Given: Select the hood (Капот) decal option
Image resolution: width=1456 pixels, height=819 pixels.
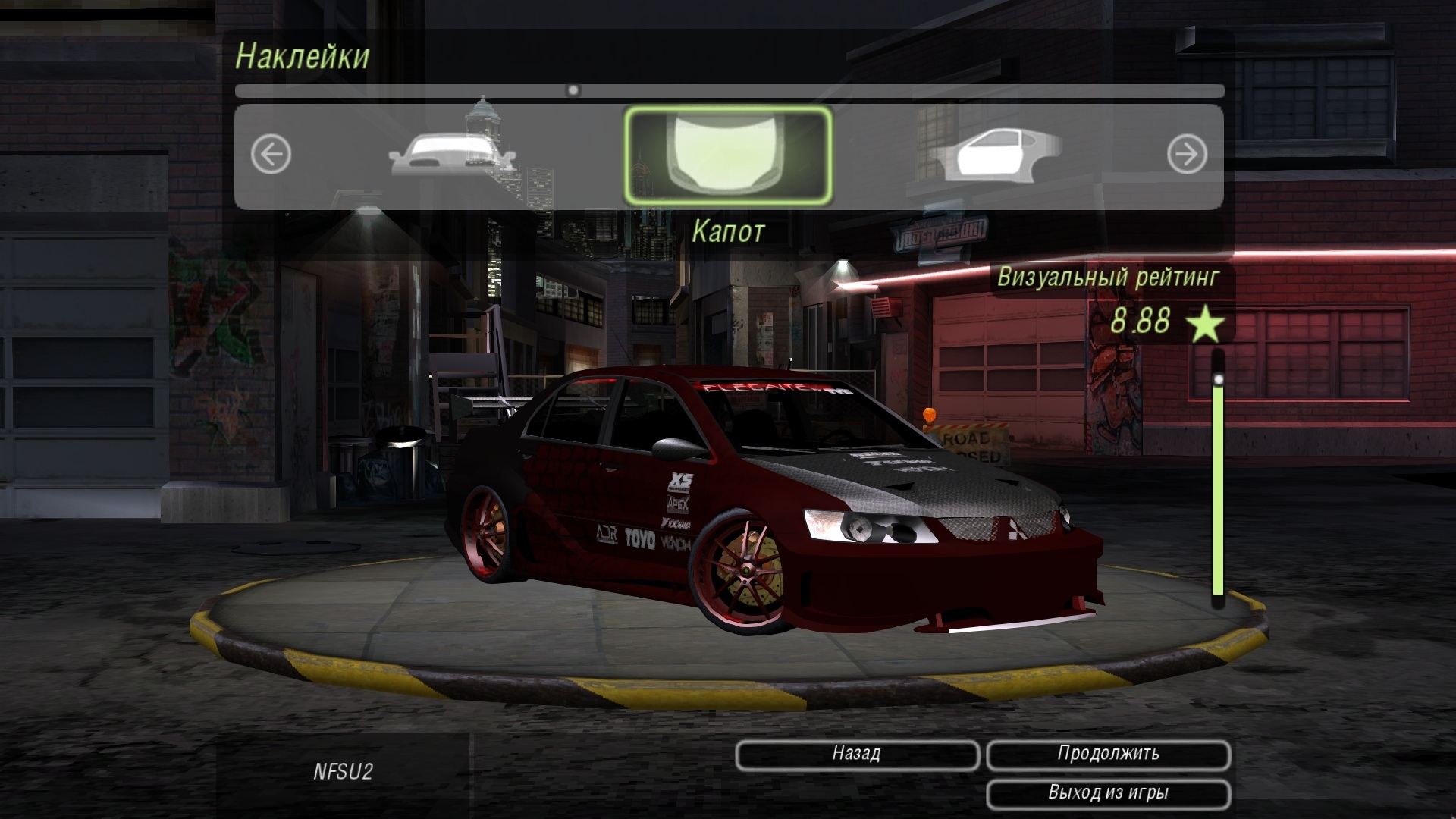Looking at the screenshot, I should 727,155.
